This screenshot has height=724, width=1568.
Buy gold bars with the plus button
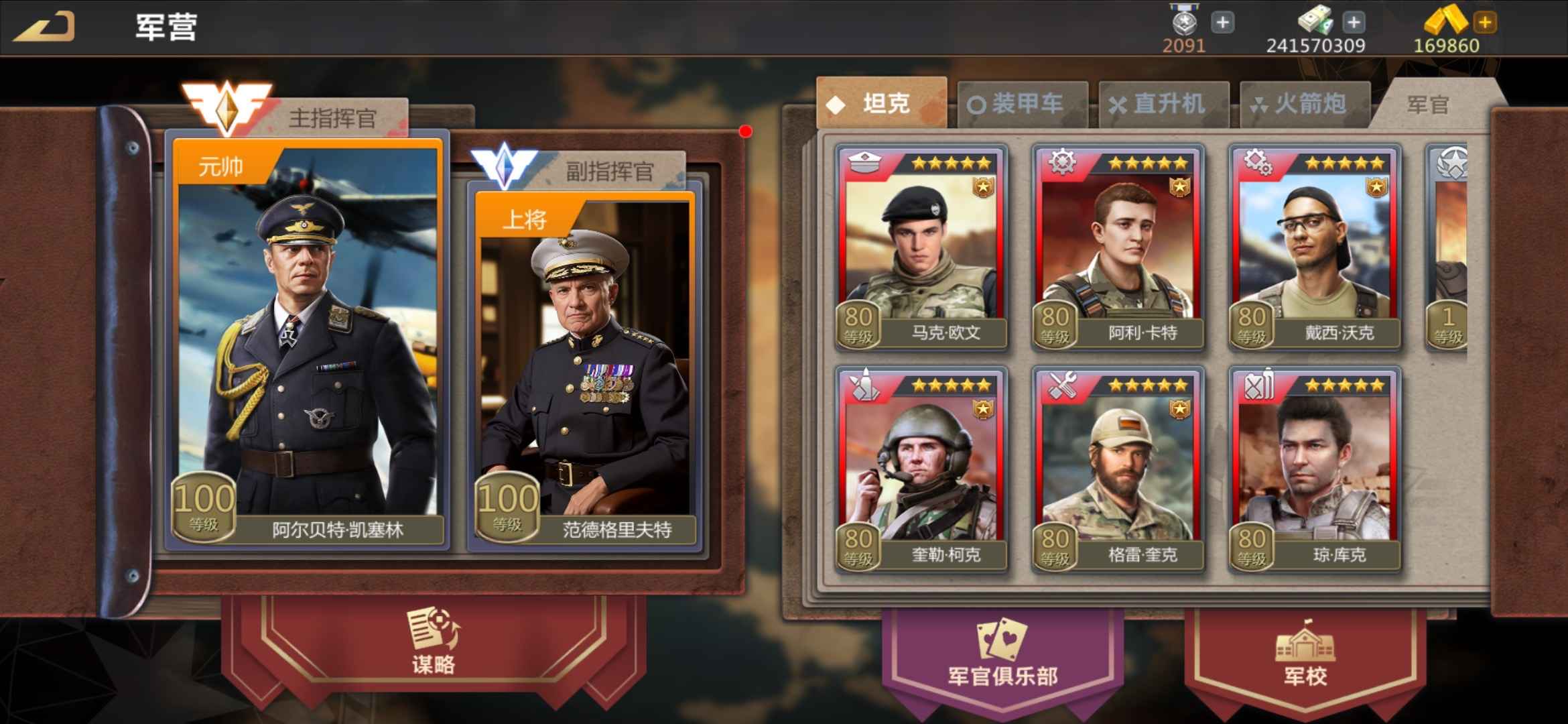pos(1485,23)
